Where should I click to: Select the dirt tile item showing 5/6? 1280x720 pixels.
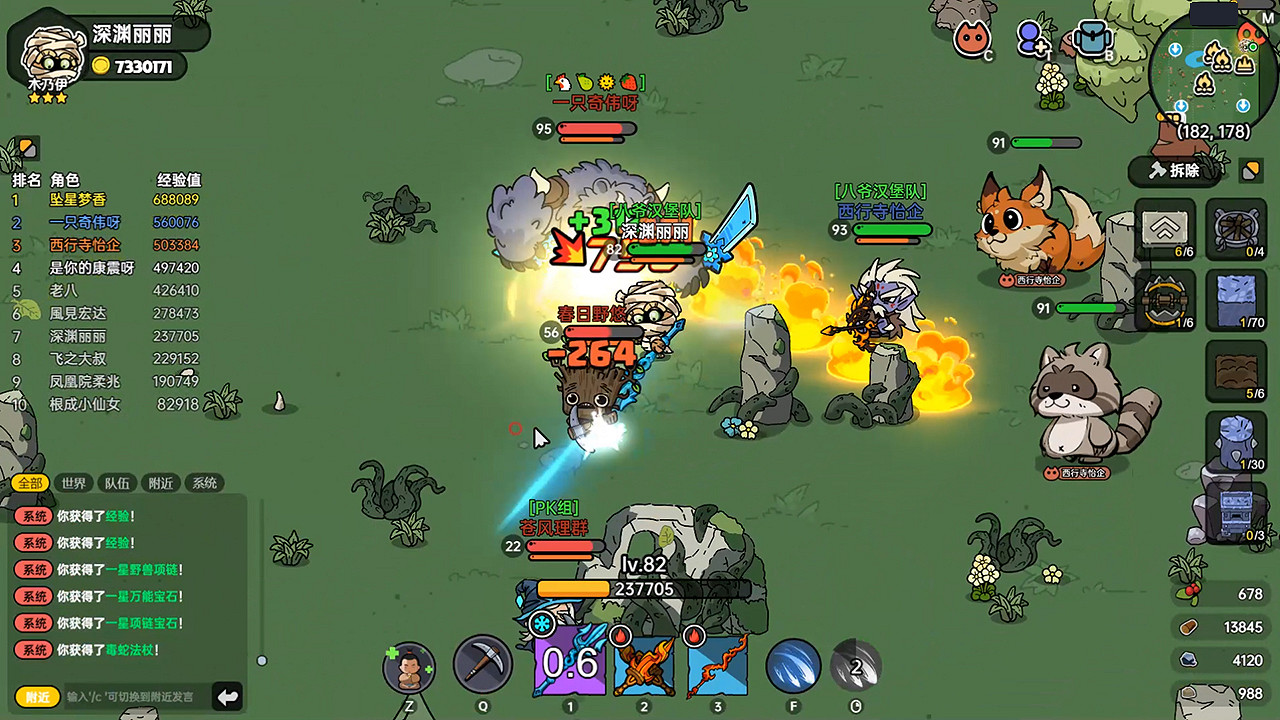(x=1236, y=372)
